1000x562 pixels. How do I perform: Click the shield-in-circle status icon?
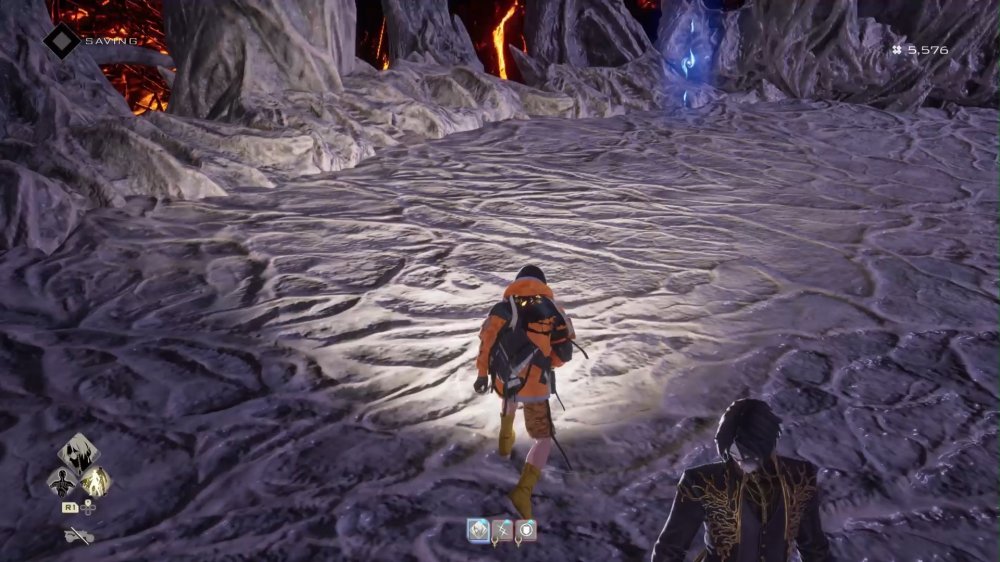tap(526, 531)
